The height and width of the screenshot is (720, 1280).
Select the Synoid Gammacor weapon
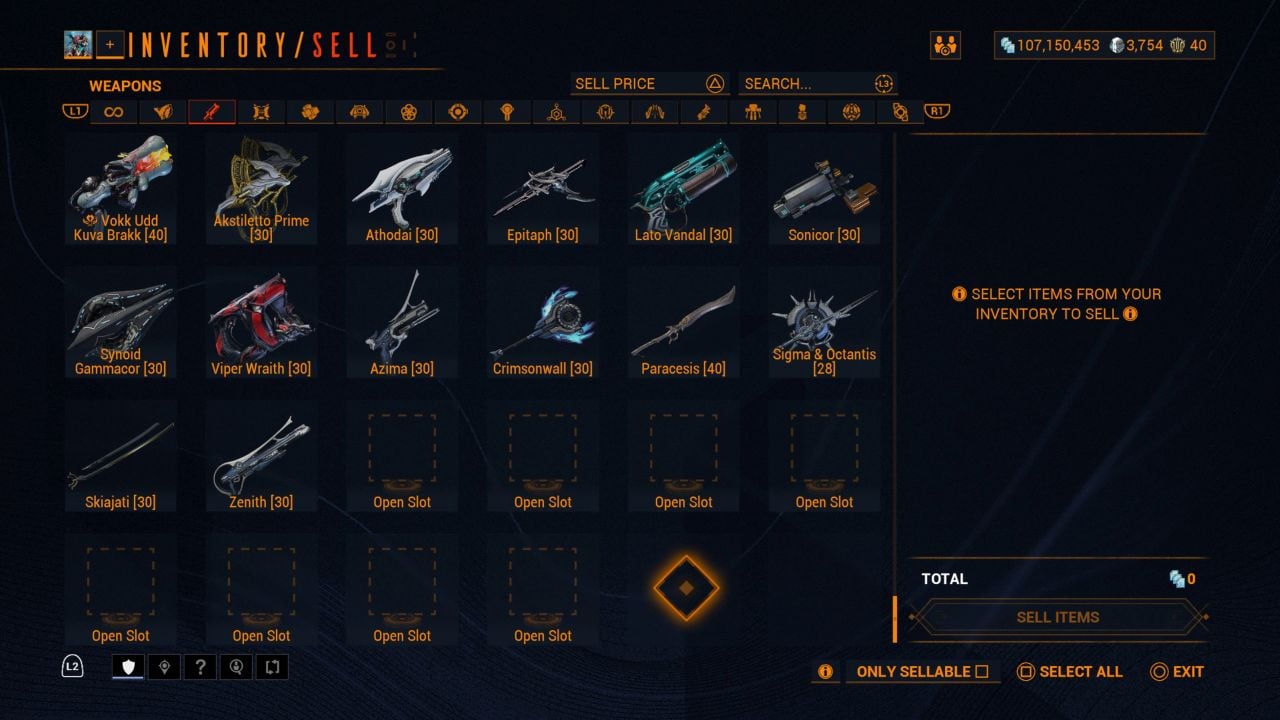click(x=121, y=323)
